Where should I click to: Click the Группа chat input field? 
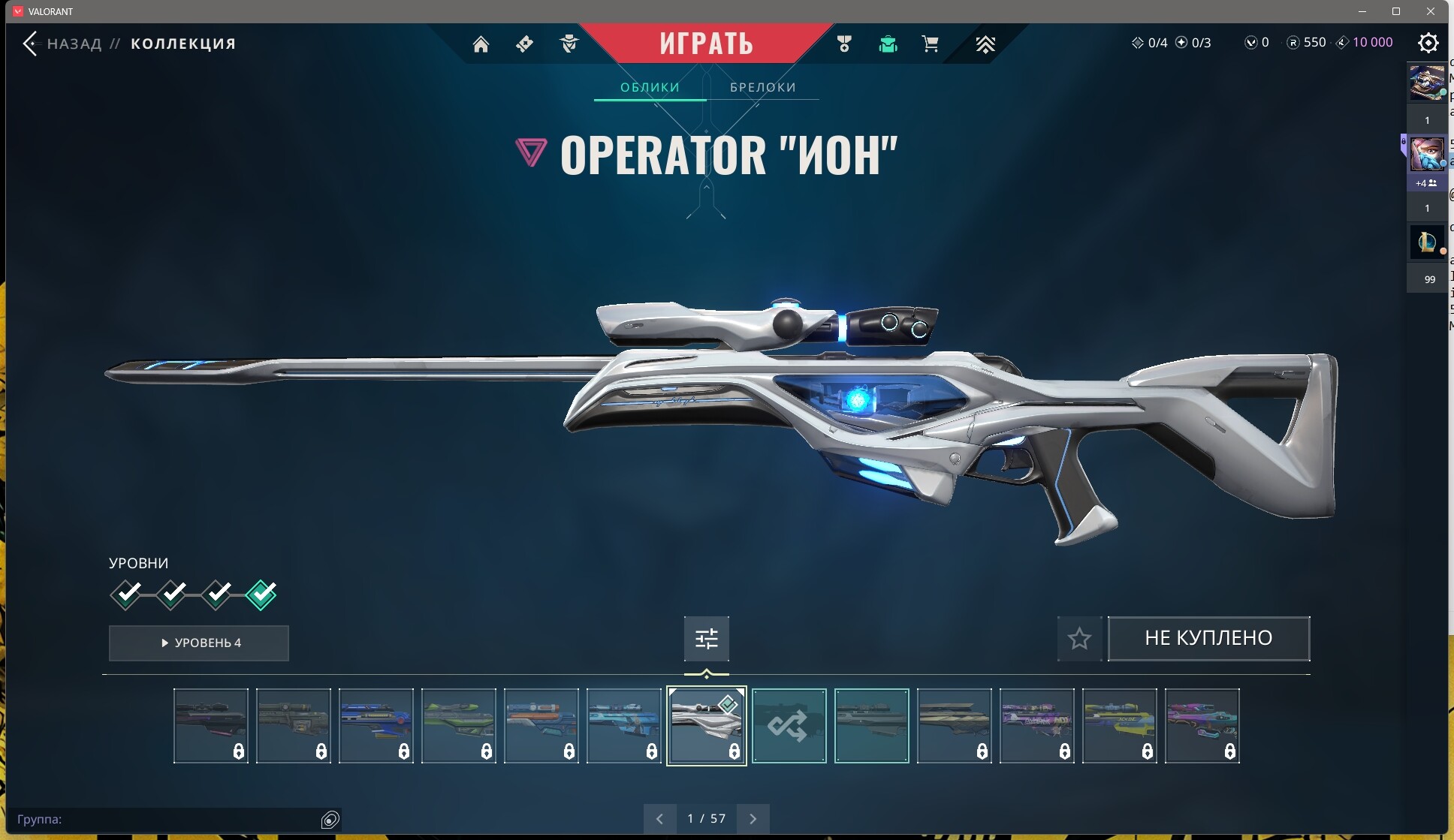coord(165,819)
